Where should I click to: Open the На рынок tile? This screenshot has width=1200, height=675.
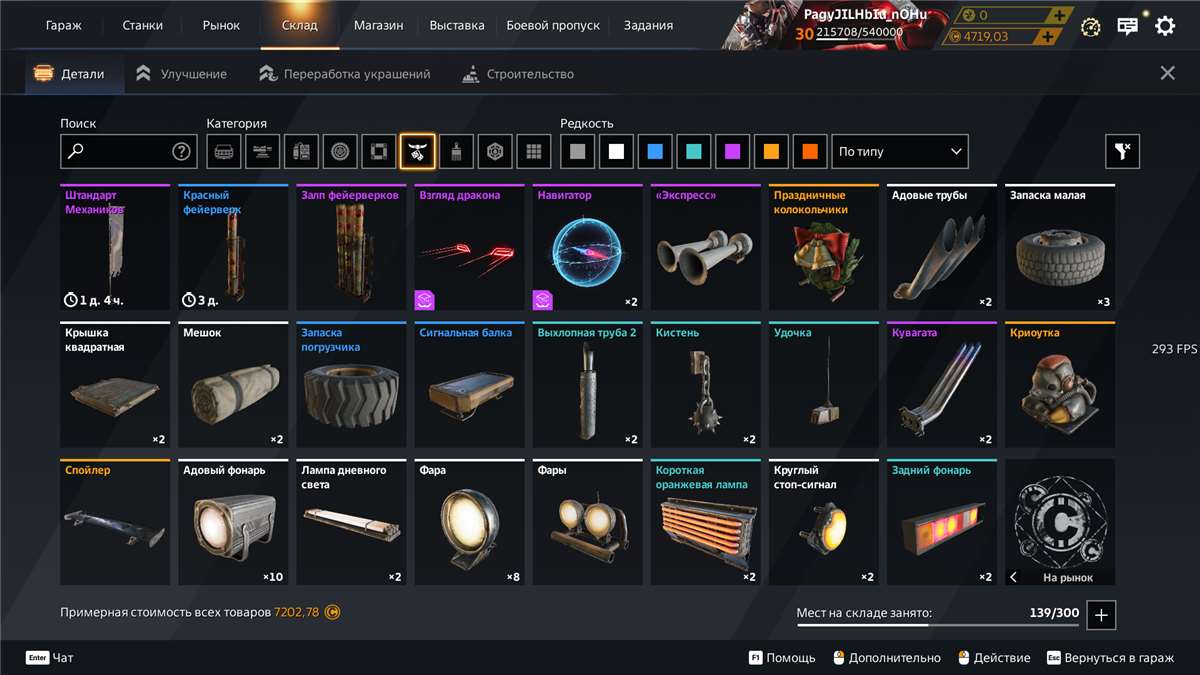pyautogui.click(x=1060, y=522)
